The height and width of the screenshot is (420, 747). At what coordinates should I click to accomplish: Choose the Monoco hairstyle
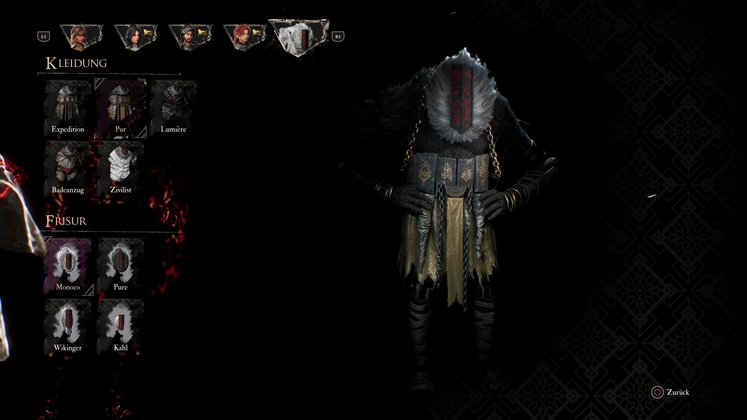(68, 264)
